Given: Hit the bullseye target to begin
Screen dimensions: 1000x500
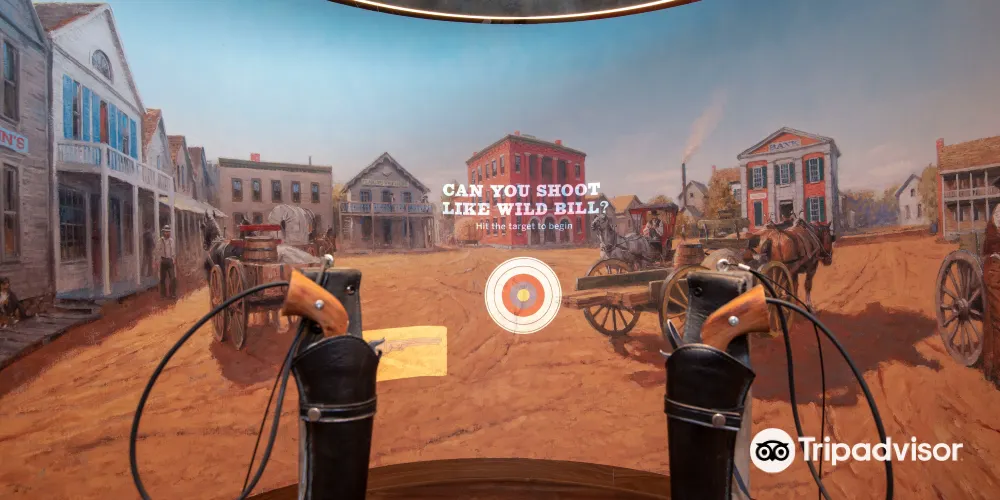Looking at the screenshot, I should pyautogui.click(x=523, y=295).
